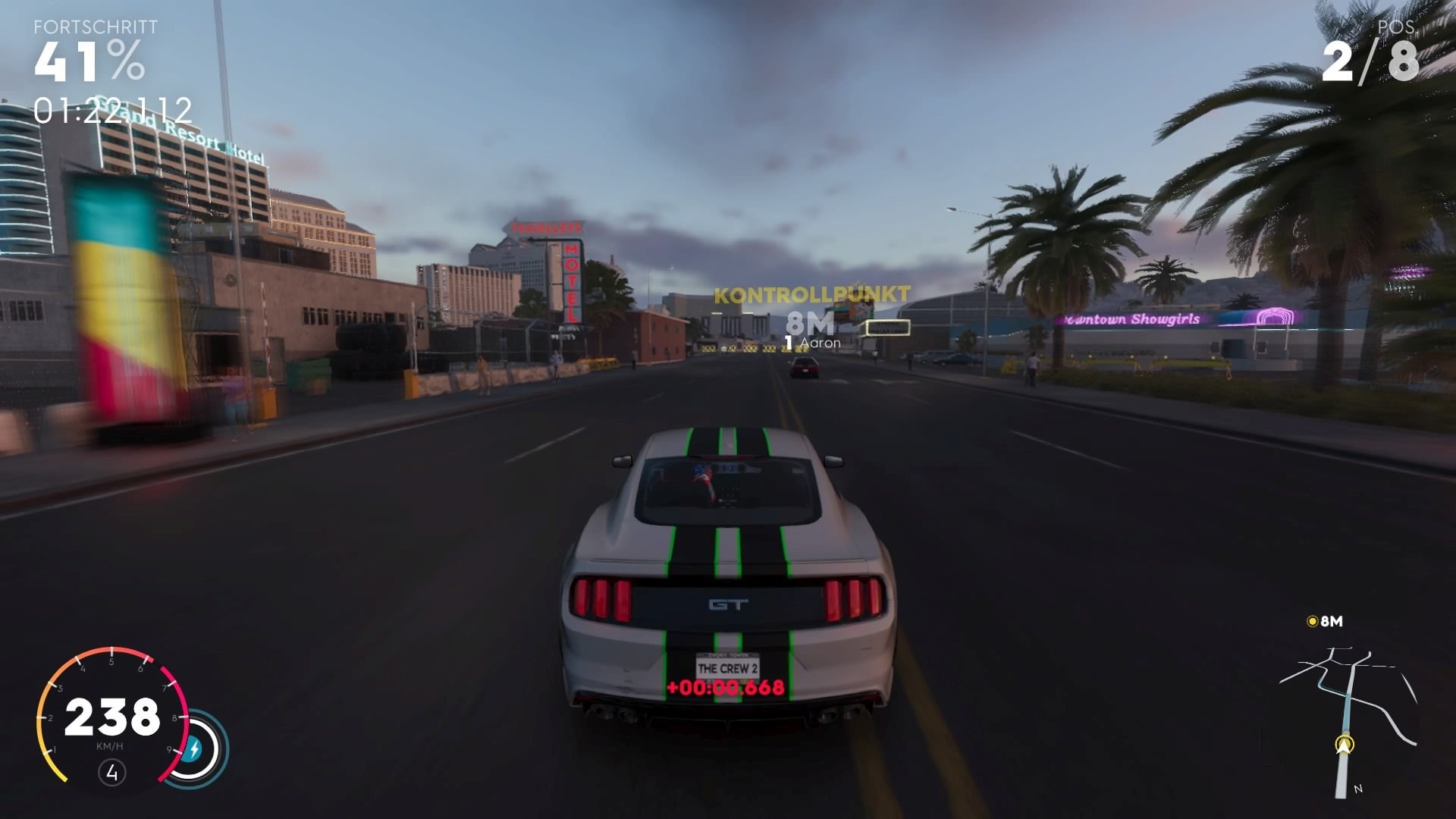Image resolution: width=1456 pixels, height=819 pixels.
Task: Toggle the FORTSCHRITT progress display
Action: pyautogui.click(x=95, y=28)
